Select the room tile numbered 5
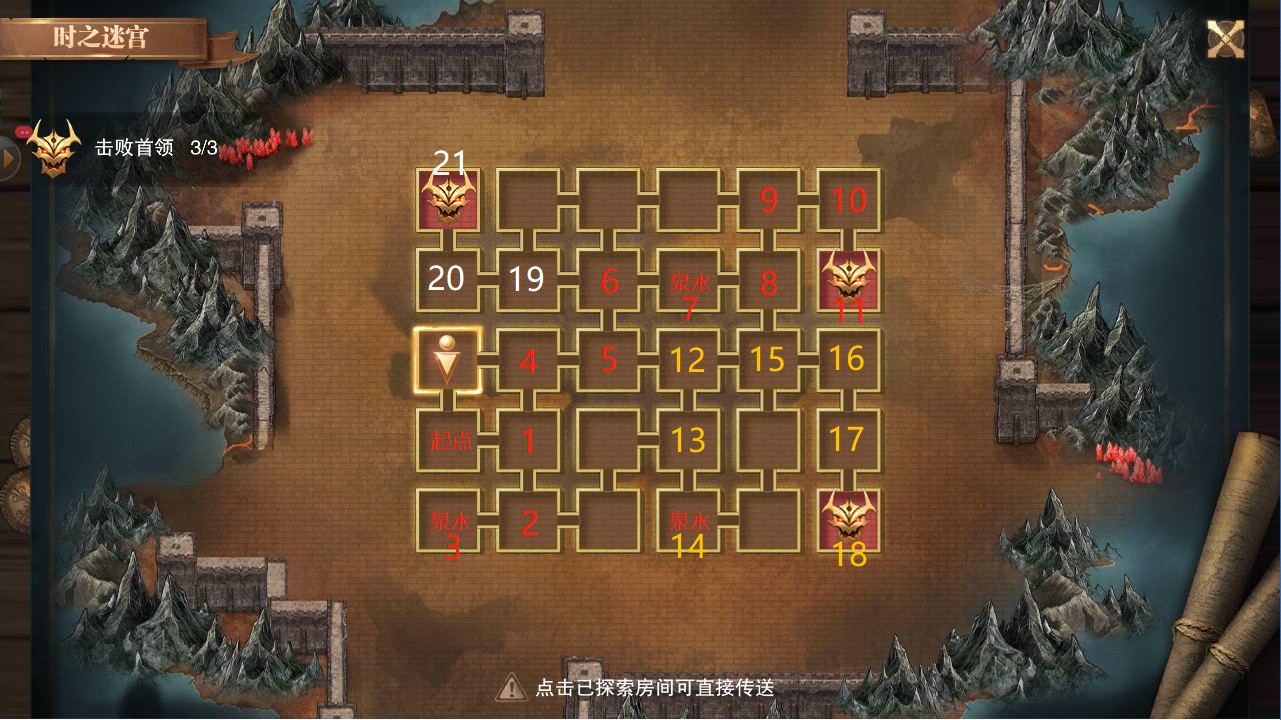This screenshot has width=1281, height=720. click(609, 360)
